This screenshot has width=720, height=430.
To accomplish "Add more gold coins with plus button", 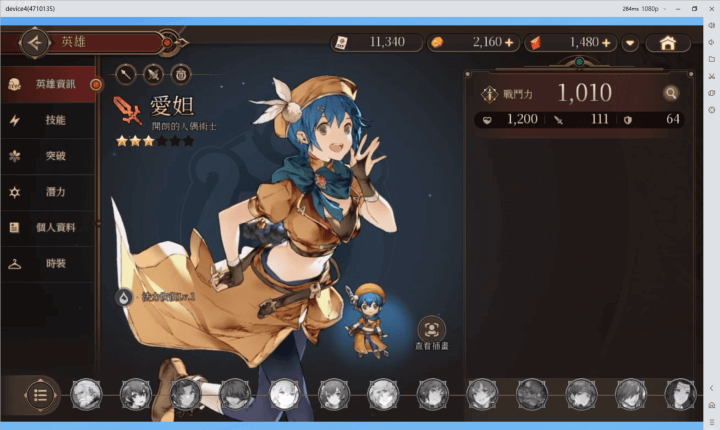I will click(x=509, y=43).
